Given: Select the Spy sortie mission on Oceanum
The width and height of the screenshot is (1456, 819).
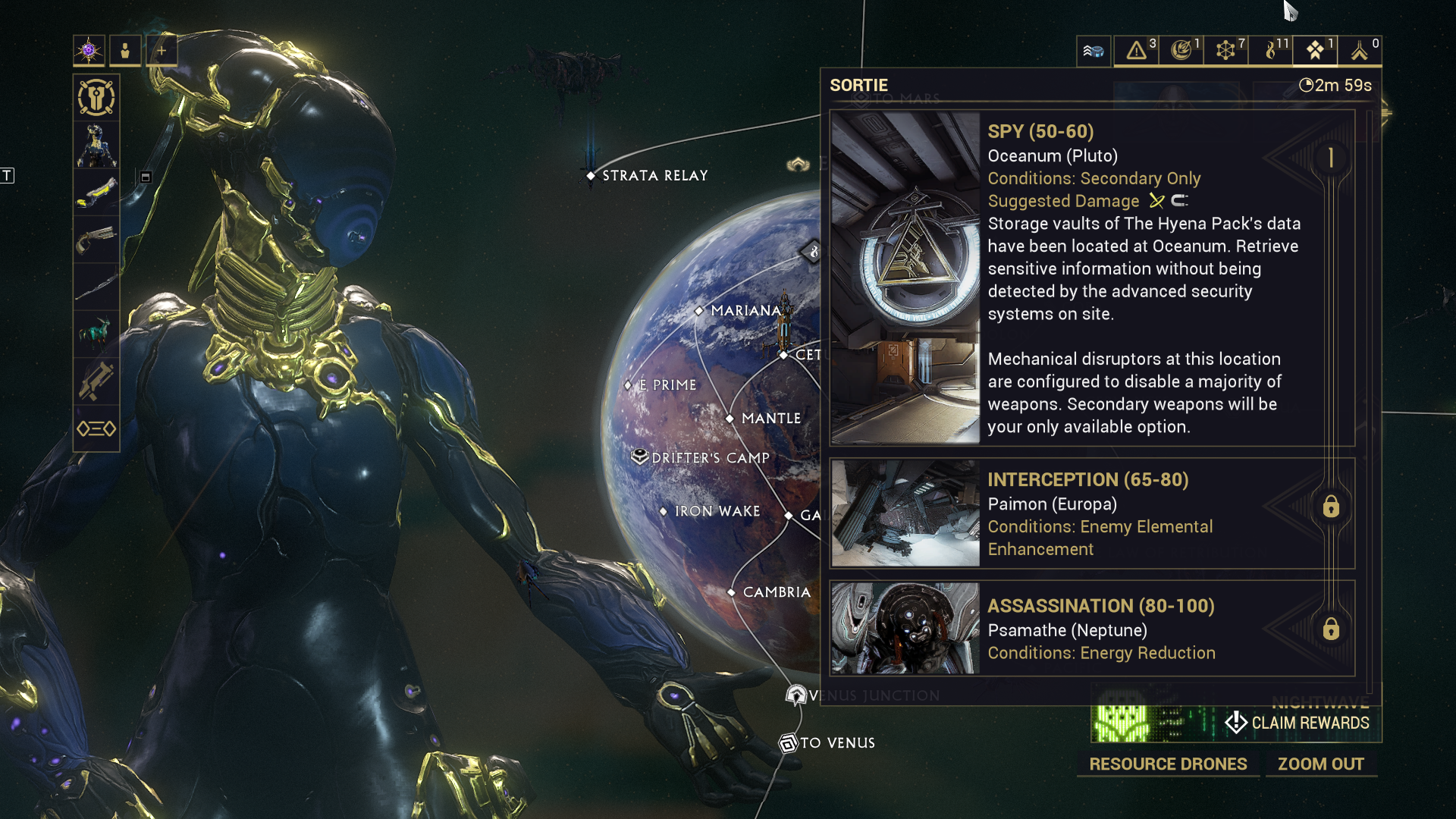Looking at the screenshot, I should (1092, 278).
